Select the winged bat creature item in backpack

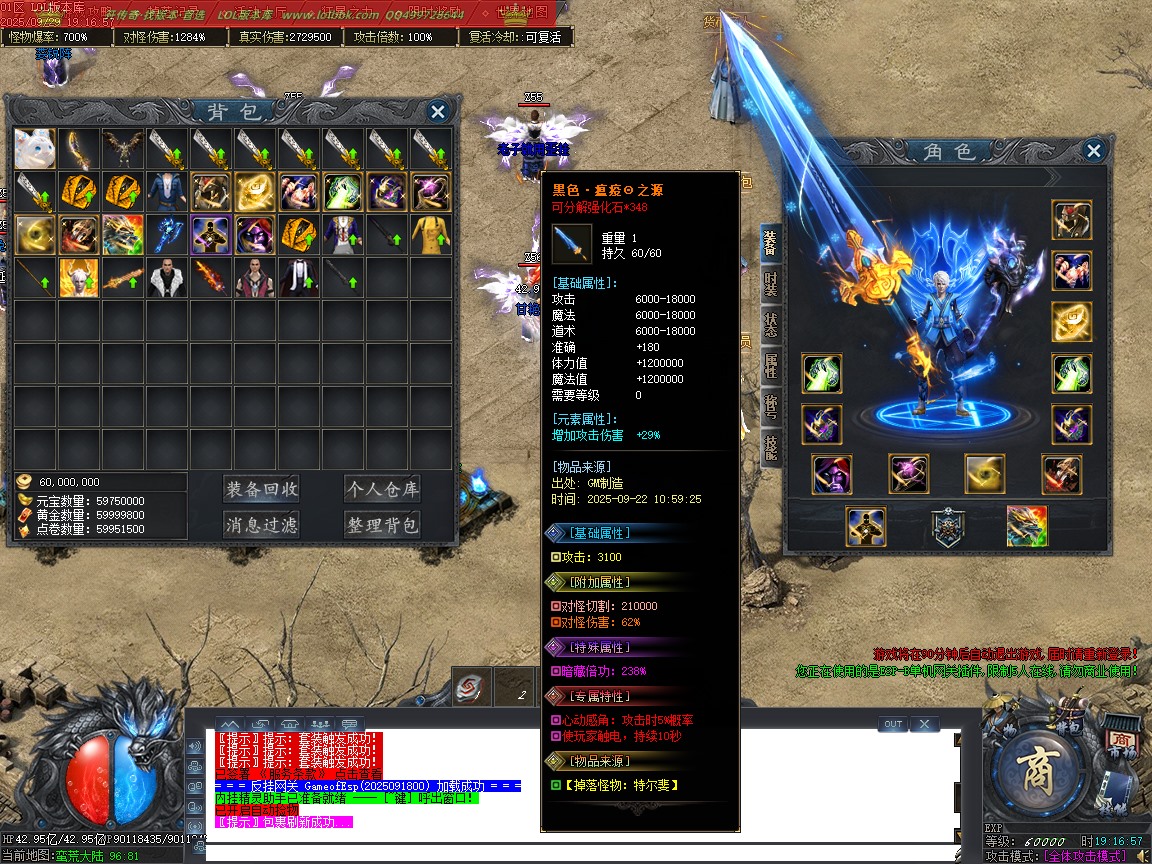coord(122,149)
